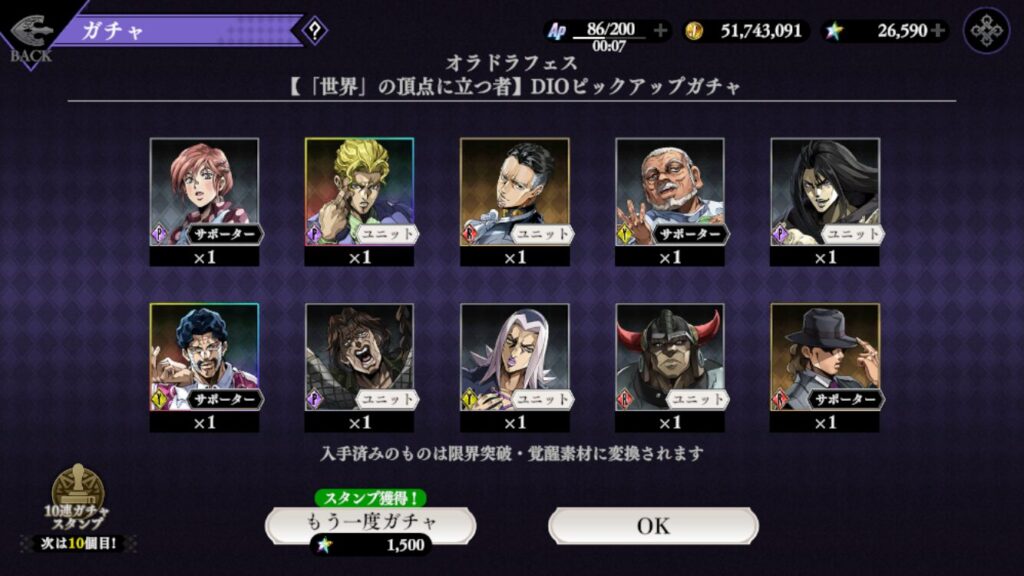Add more star gems with the plus button
The width and height of the screenshot is (1024, 576).
[x=937, y=31]
